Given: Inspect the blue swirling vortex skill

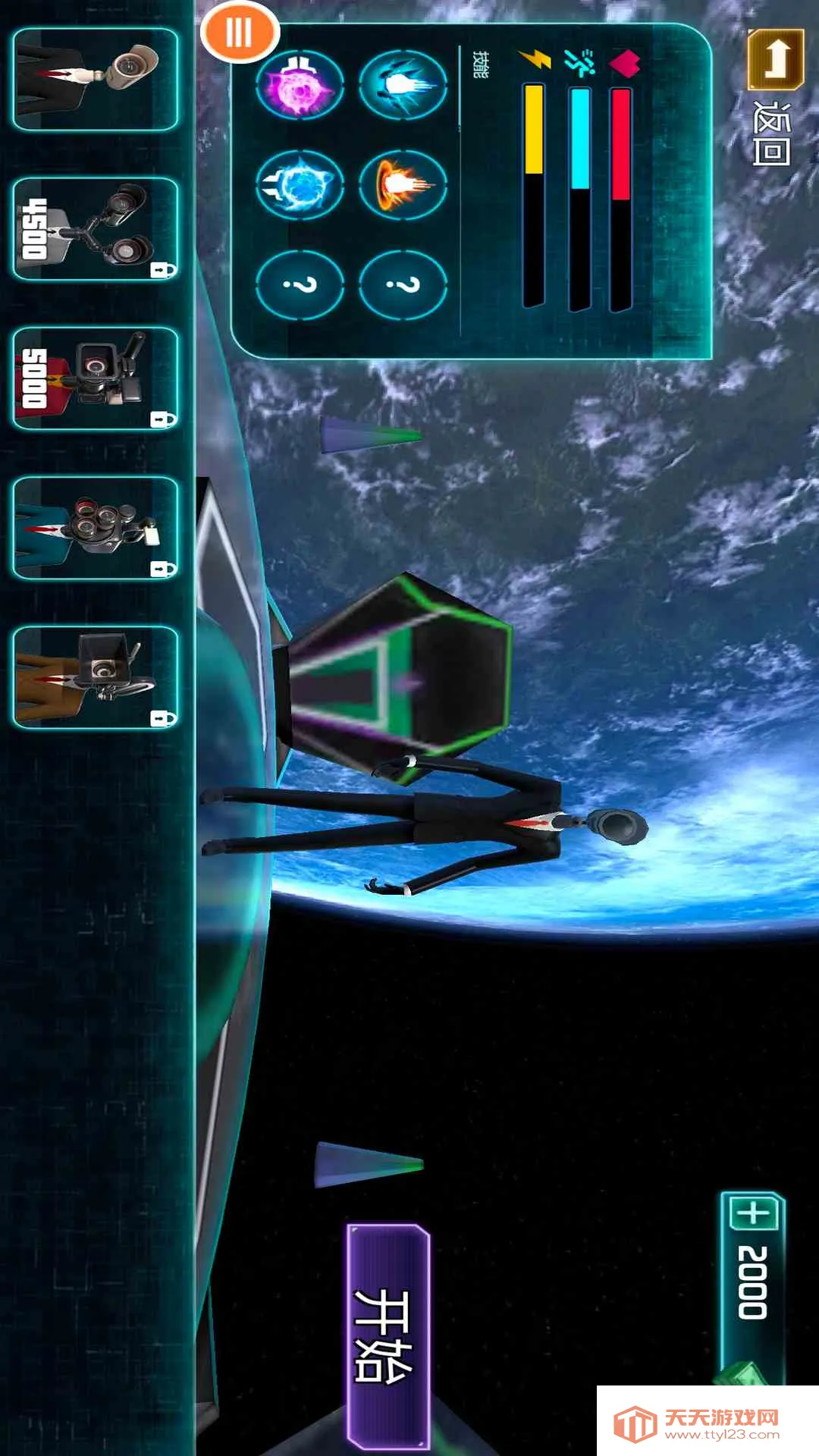Looking at the screenshot, I should pyautogui.click(x=300, y=184).
